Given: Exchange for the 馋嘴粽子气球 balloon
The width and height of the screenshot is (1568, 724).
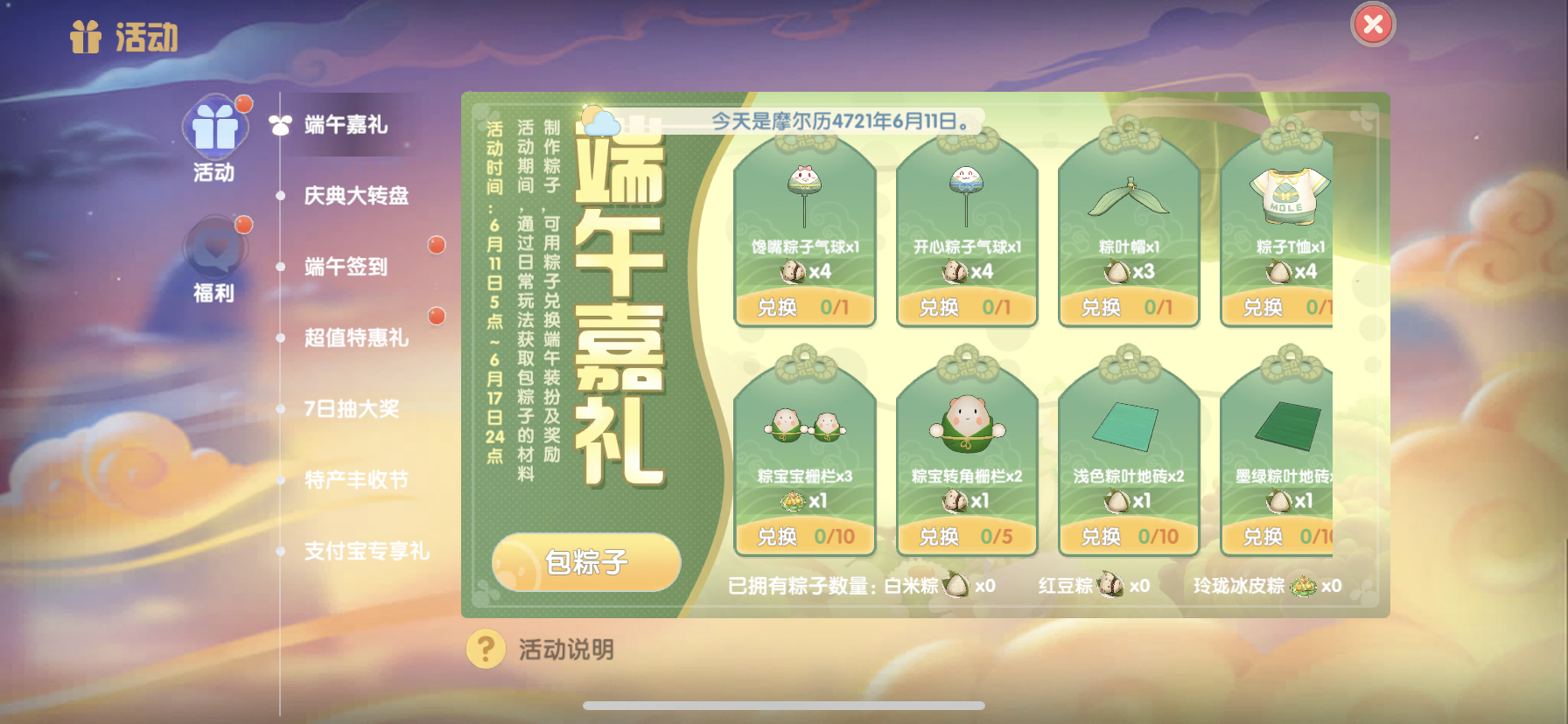Looking at the screenshot, I should coord(804,308).
